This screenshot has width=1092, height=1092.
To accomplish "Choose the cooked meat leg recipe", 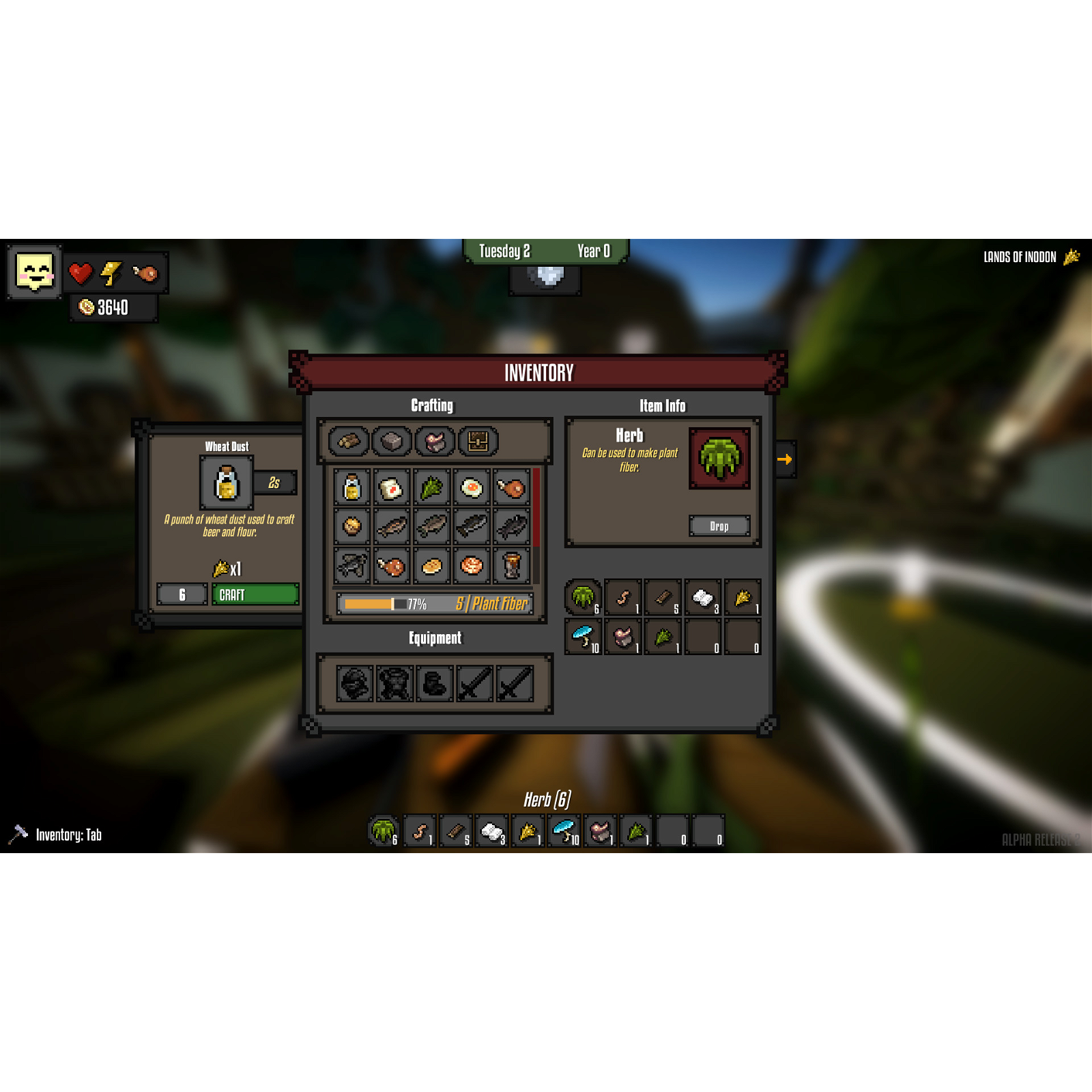I will [390, 565].
